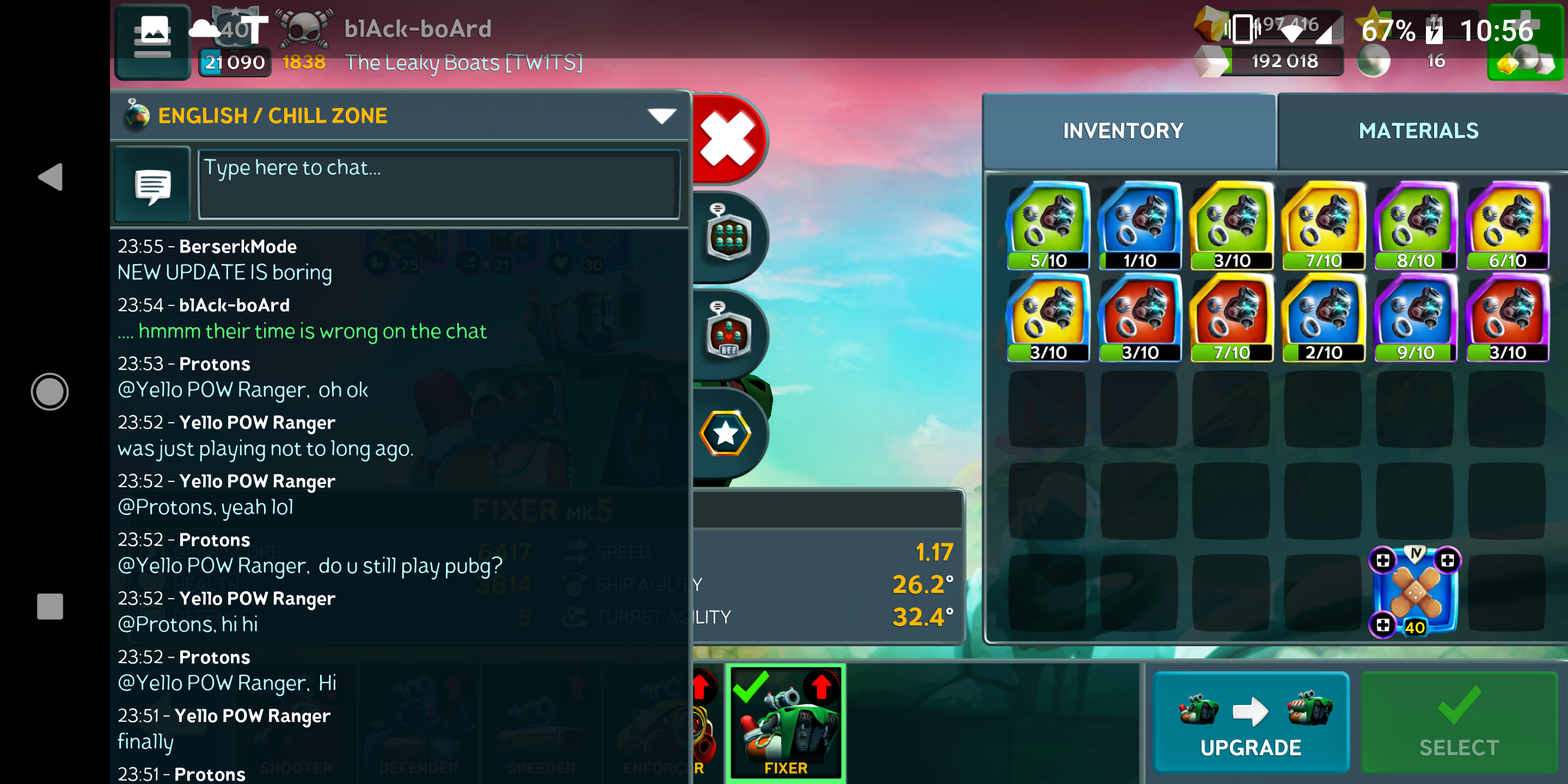Tap the pearl currency icon in the status bar

coord(1373,59)
